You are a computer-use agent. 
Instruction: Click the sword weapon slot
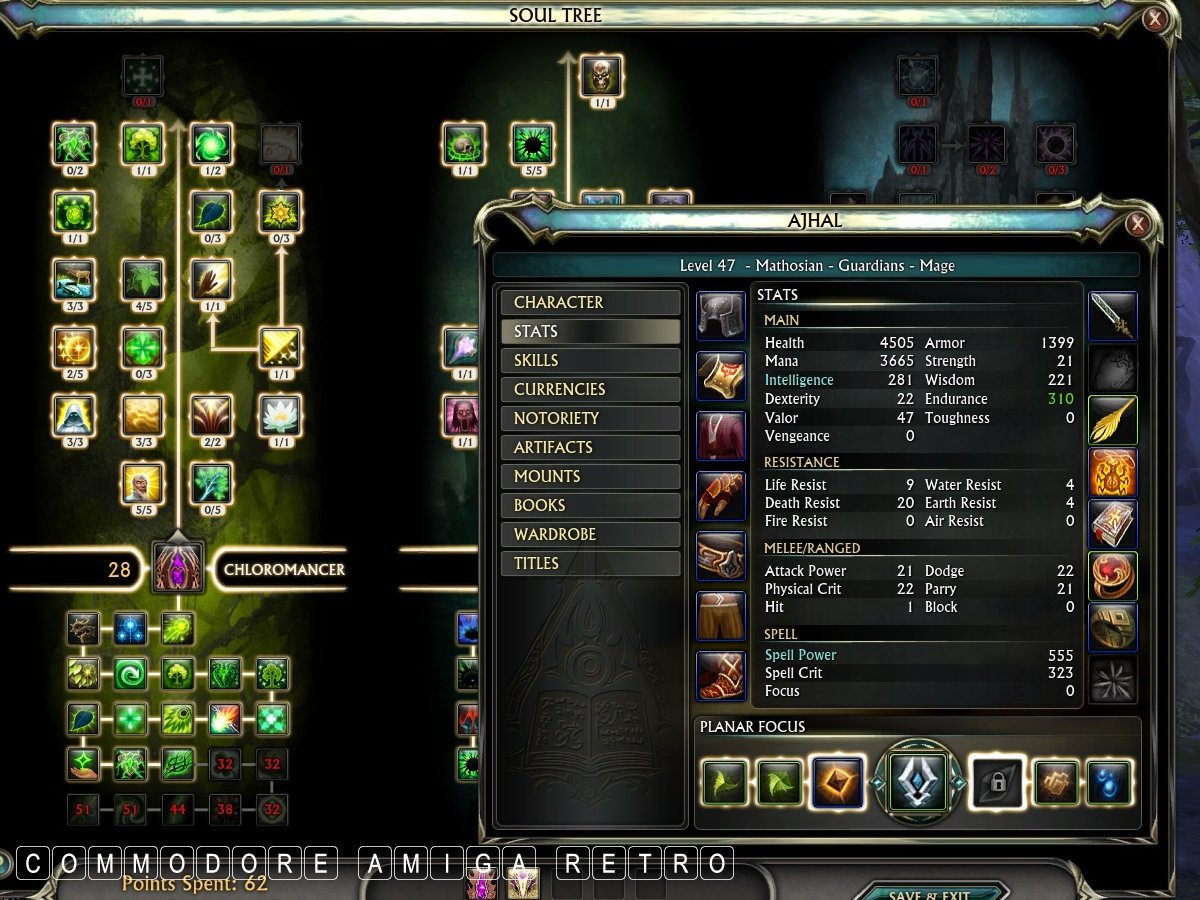pyautogui.click(x=1112, y=317)
